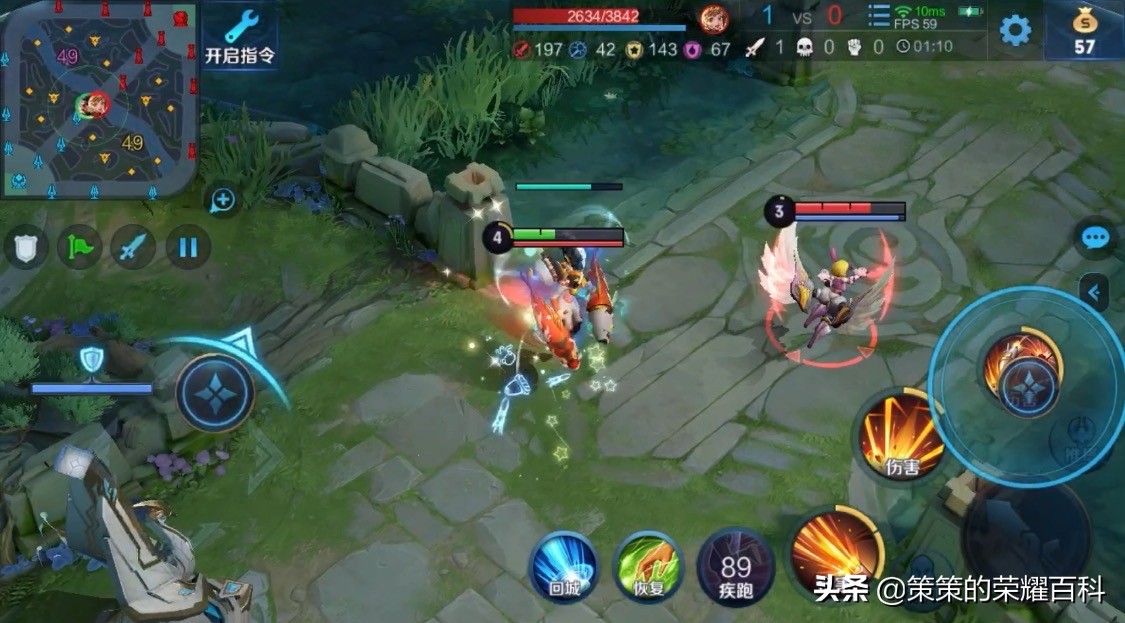Image resolution: width=1125 pixels, height=623 pixels.
Task: Click the magnifier plus icon below the minimap
Action: click(x=222, y=201)
